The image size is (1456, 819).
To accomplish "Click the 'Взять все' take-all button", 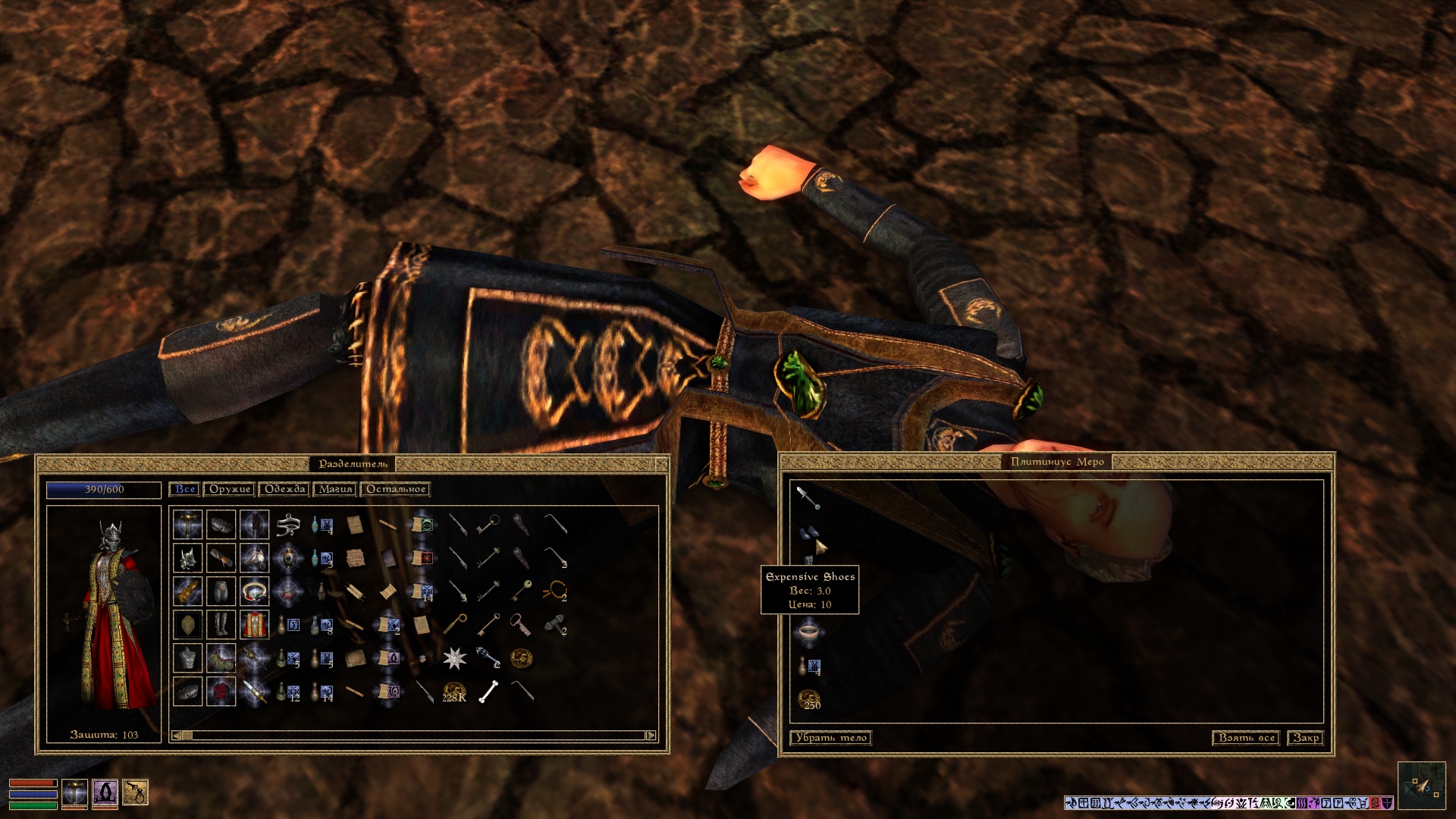I will click(1246, 738).
